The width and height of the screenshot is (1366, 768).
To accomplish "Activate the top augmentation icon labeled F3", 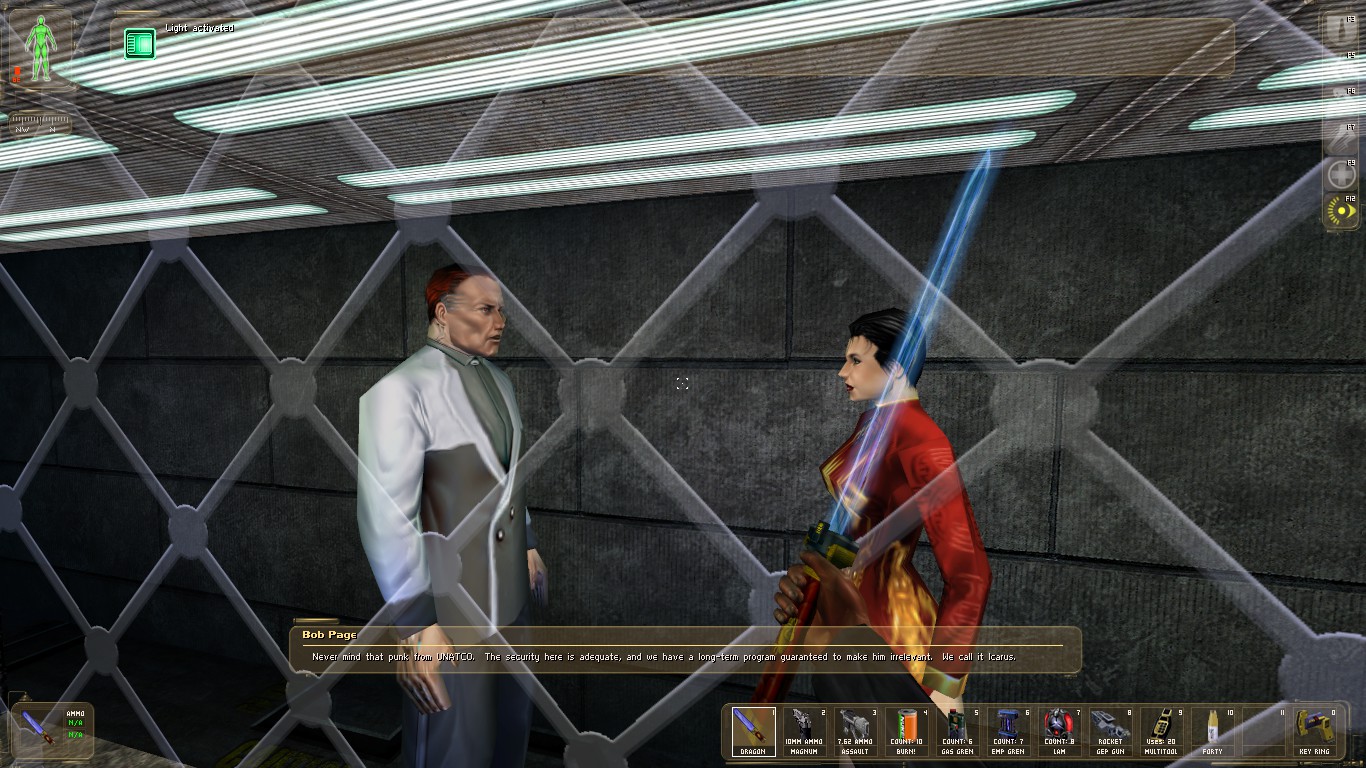I will [x=1340, y=30].
